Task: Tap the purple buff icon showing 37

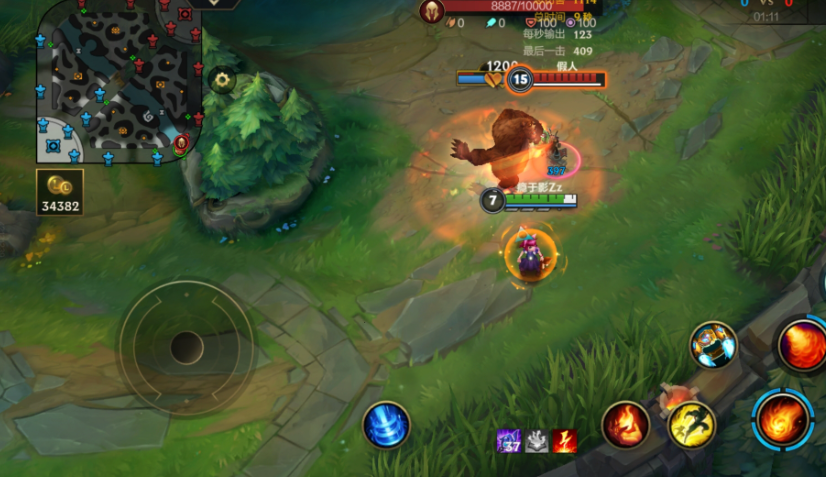Action: pyautogui.click(x=509, y=441)
